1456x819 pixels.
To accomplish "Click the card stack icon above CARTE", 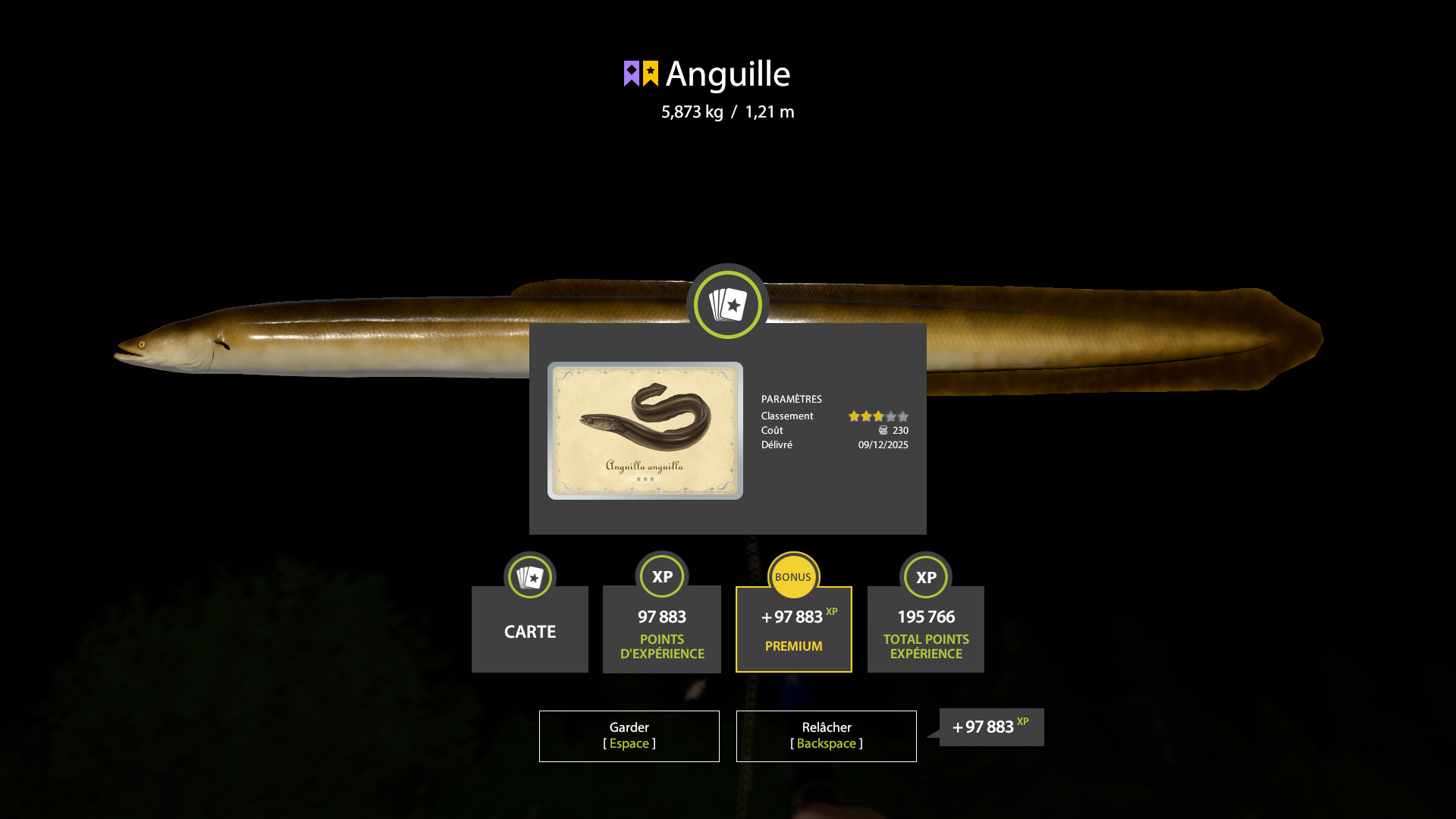I will point(529,576).
